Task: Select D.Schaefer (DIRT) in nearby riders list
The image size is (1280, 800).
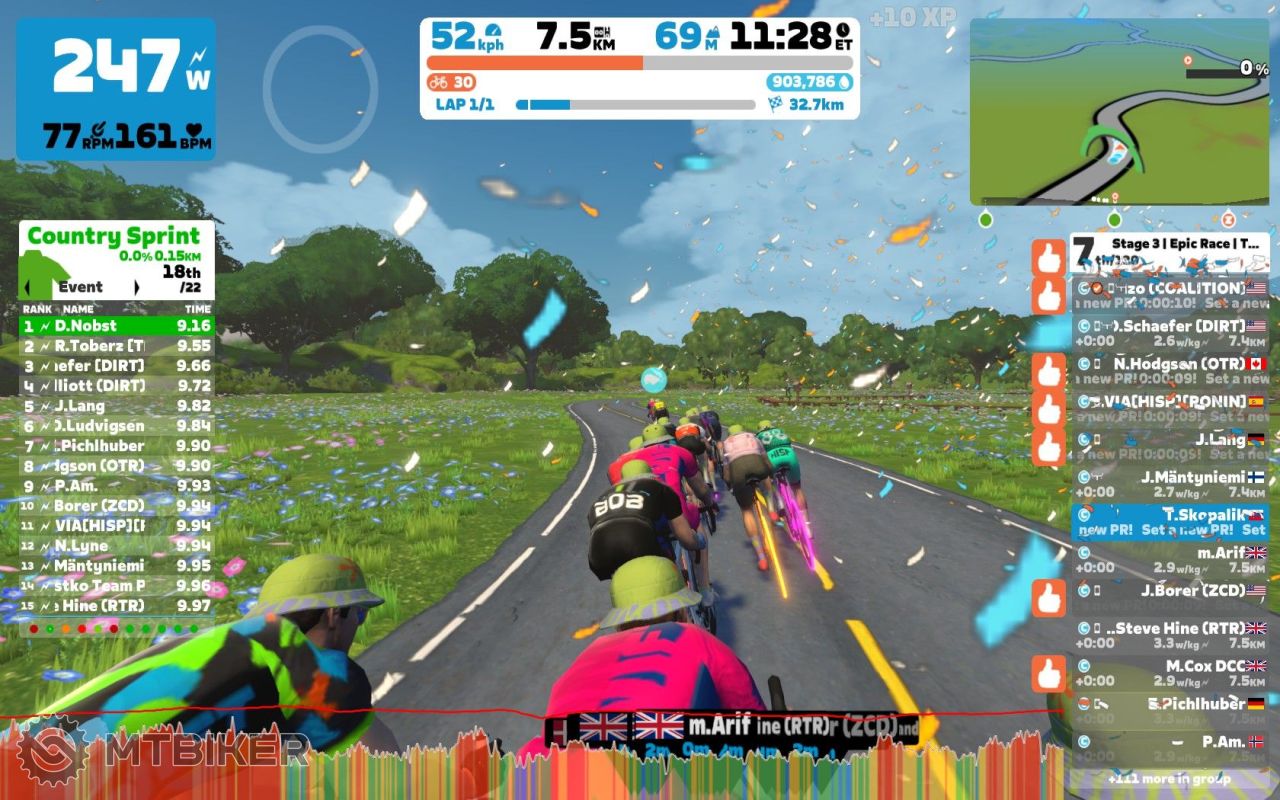Action: (1169, 333)
